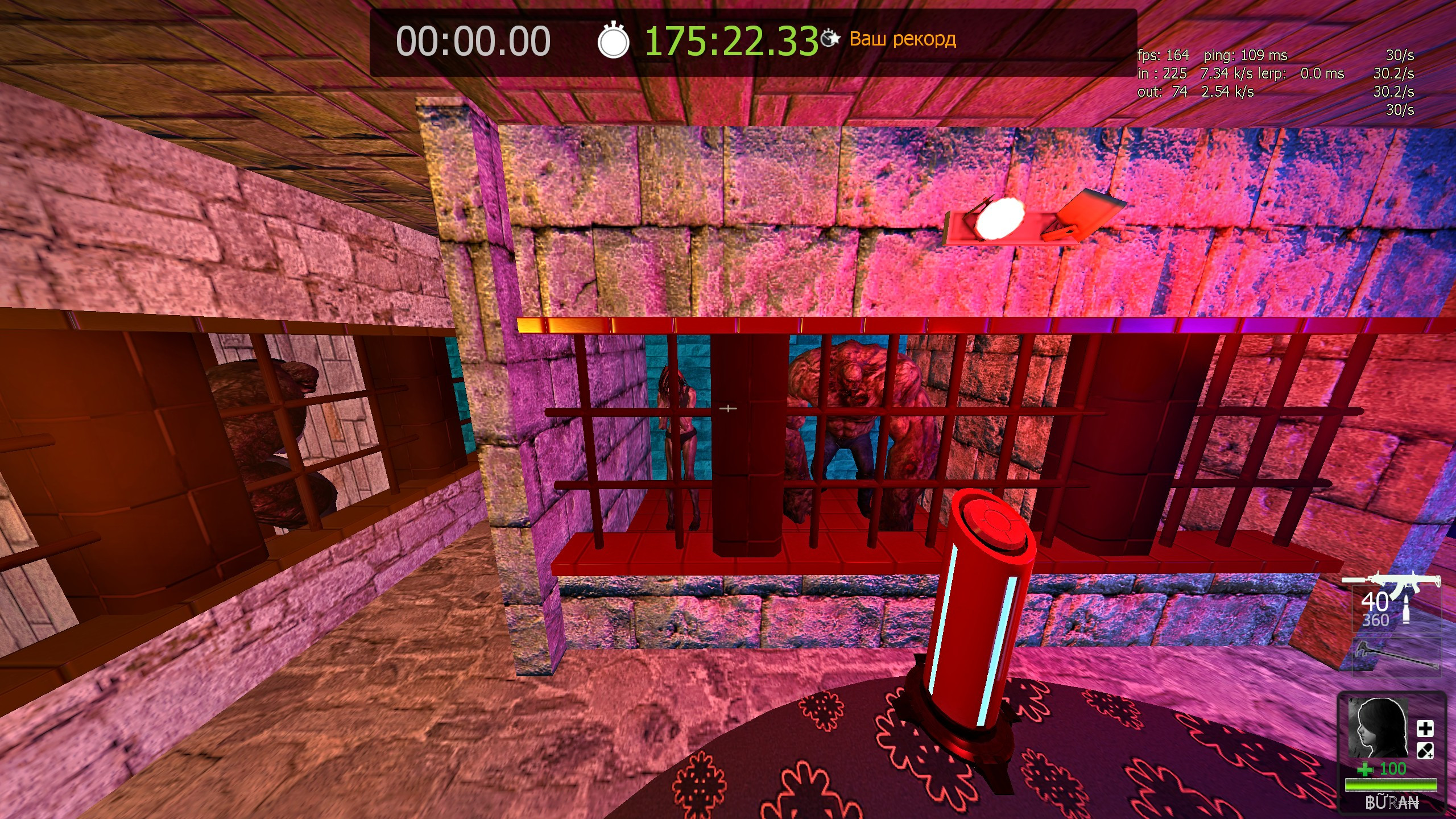Click the white stopwatch icon

(x=613, y=41)
